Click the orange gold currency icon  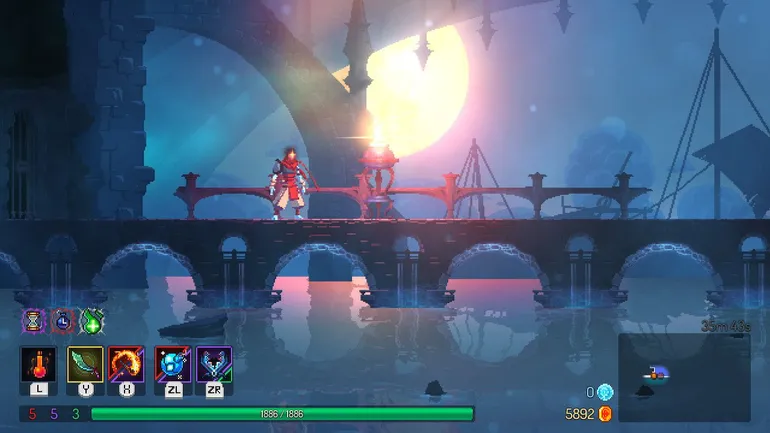point(605,413)
